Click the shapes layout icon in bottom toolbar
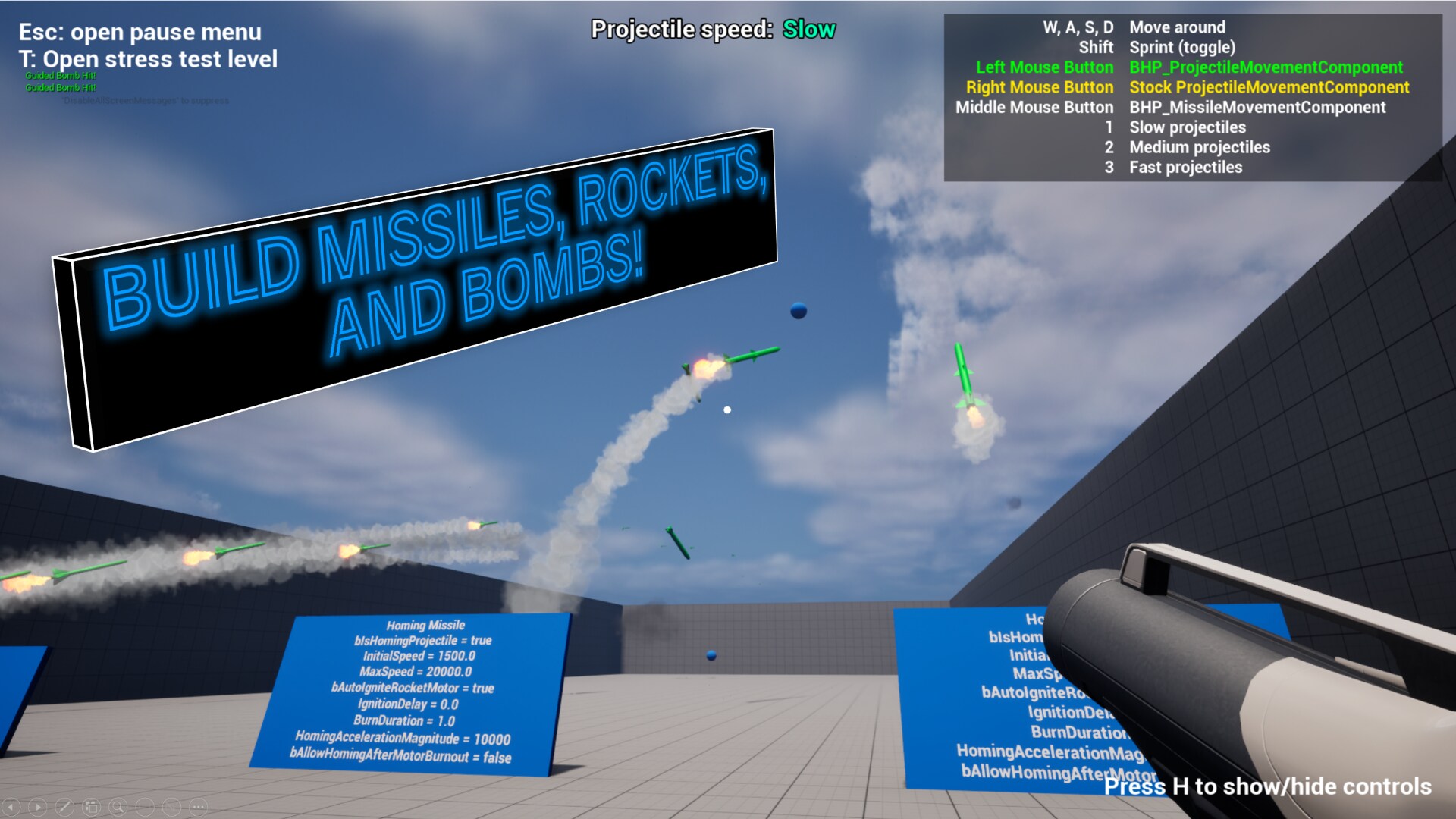Screen dimensions: 1456x819 pyautogui.click(x=92, y=806)
